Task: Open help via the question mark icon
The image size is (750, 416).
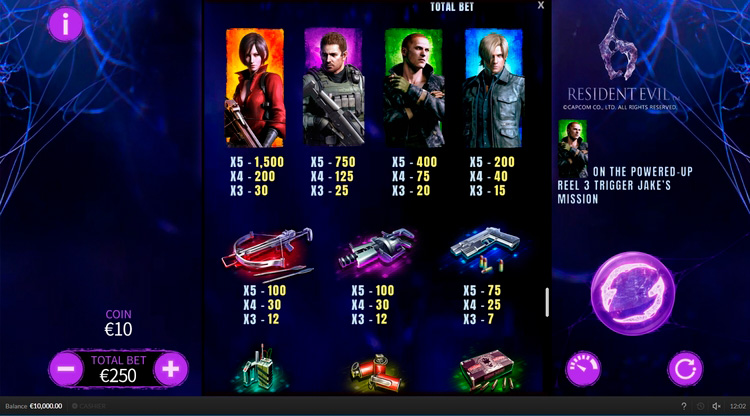Action: pyautogui.click(x=683, y=407)
